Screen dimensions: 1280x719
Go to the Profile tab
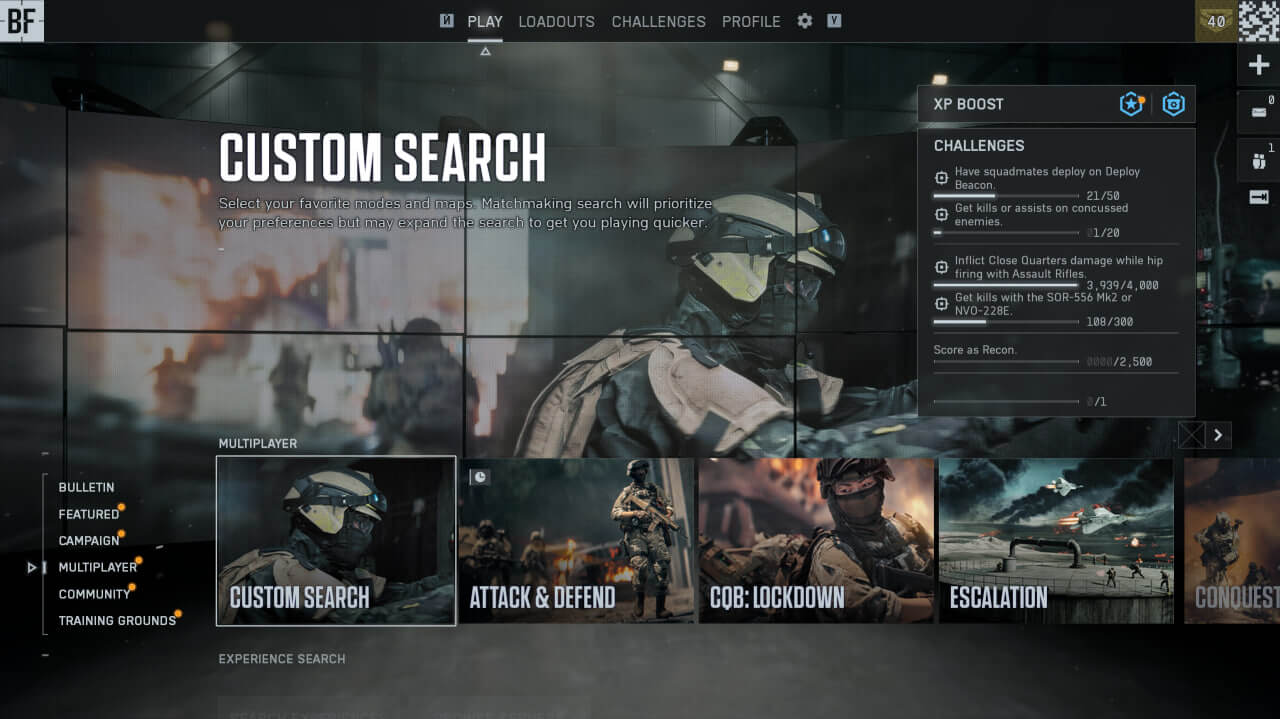(751, 21)
